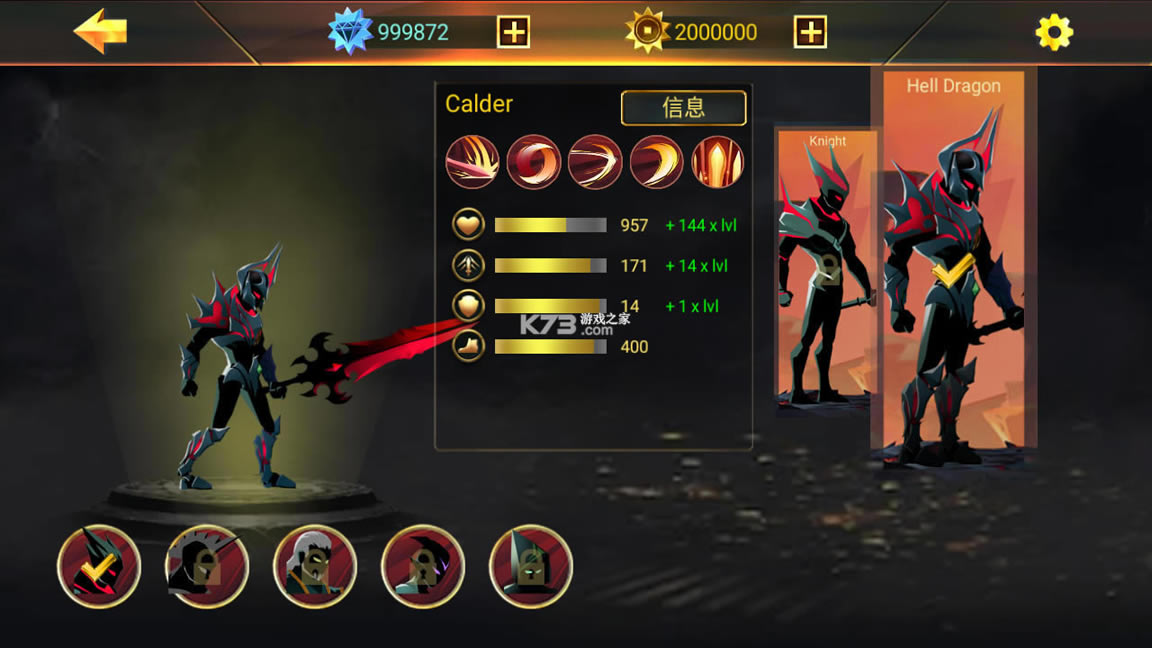The image size is (1152, 648).
Task: Show the triple-line dash slash skill
Action: click(x=595, y=162)
